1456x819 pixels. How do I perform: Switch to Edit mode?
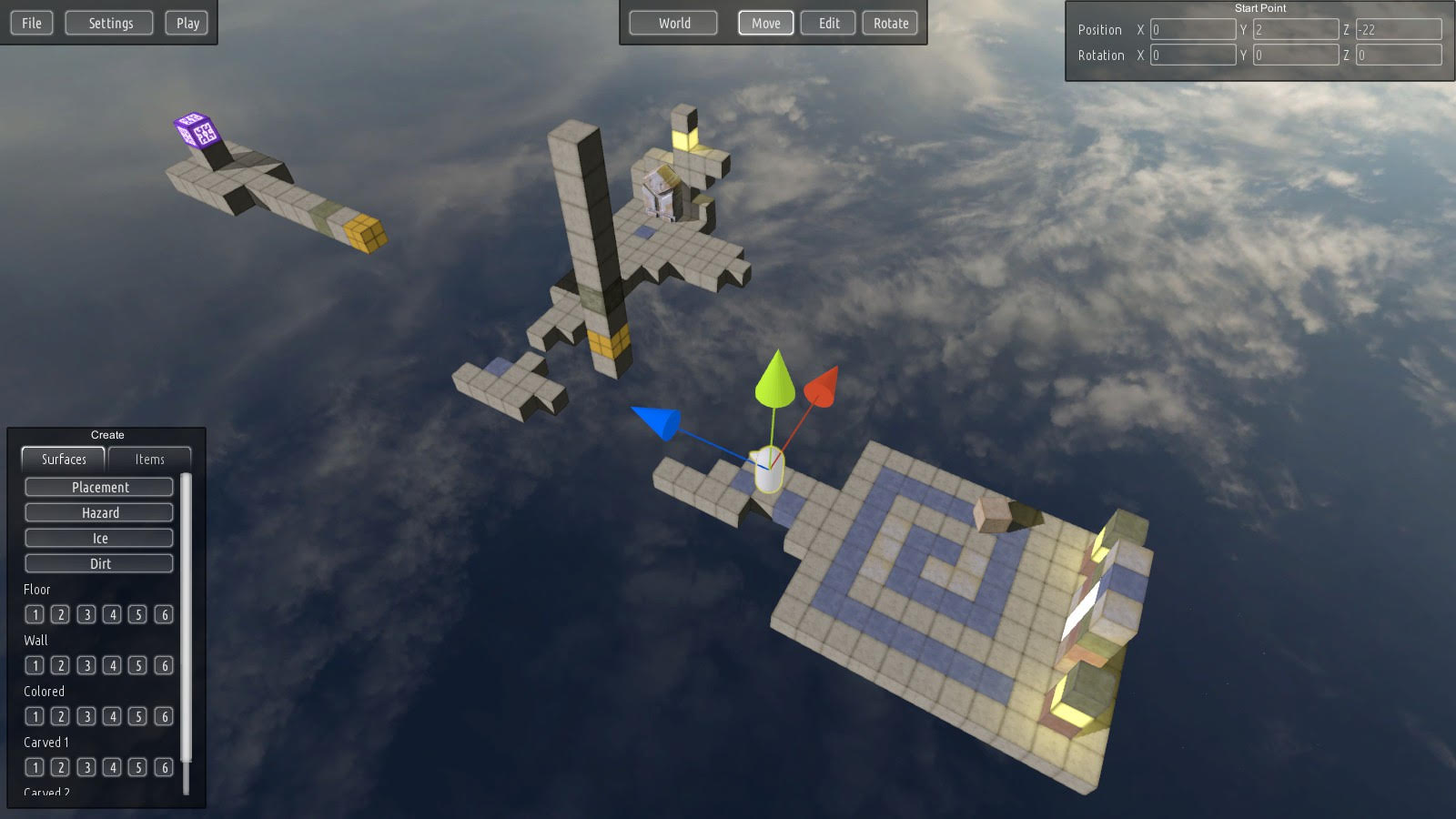tap(827, 23)
